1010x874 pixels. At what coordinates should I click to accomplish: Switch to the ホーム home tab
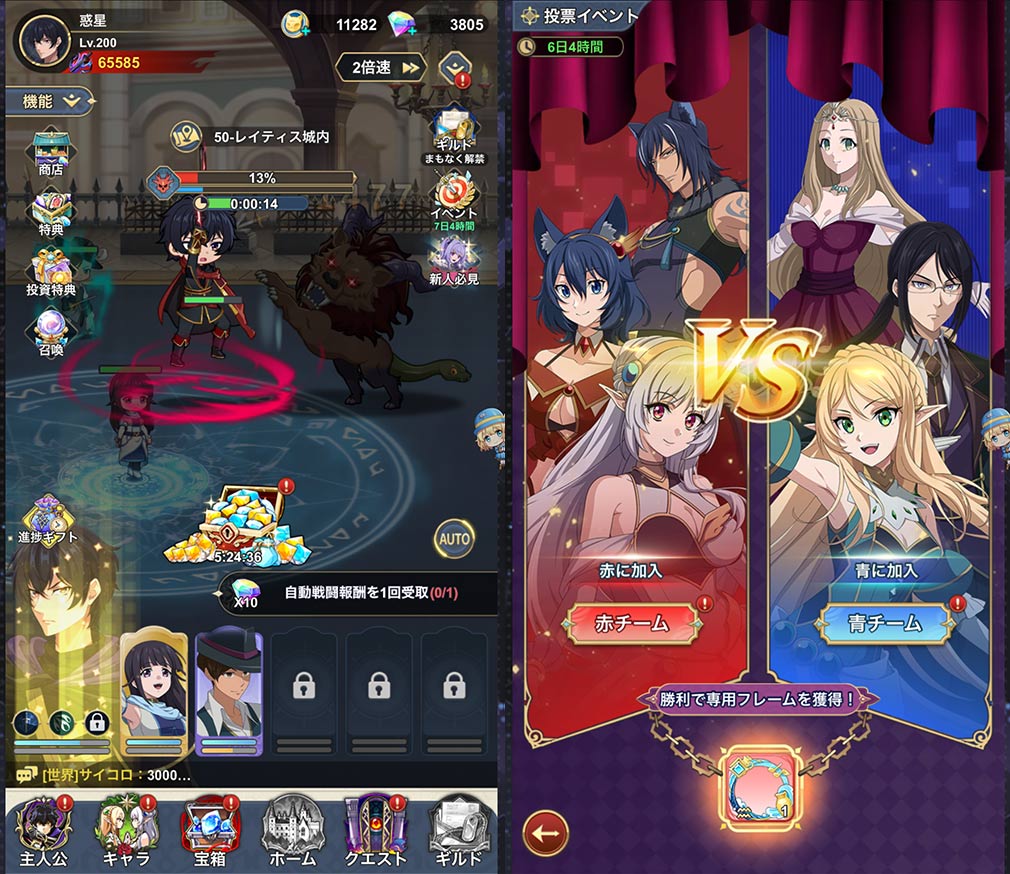[293, 830]
